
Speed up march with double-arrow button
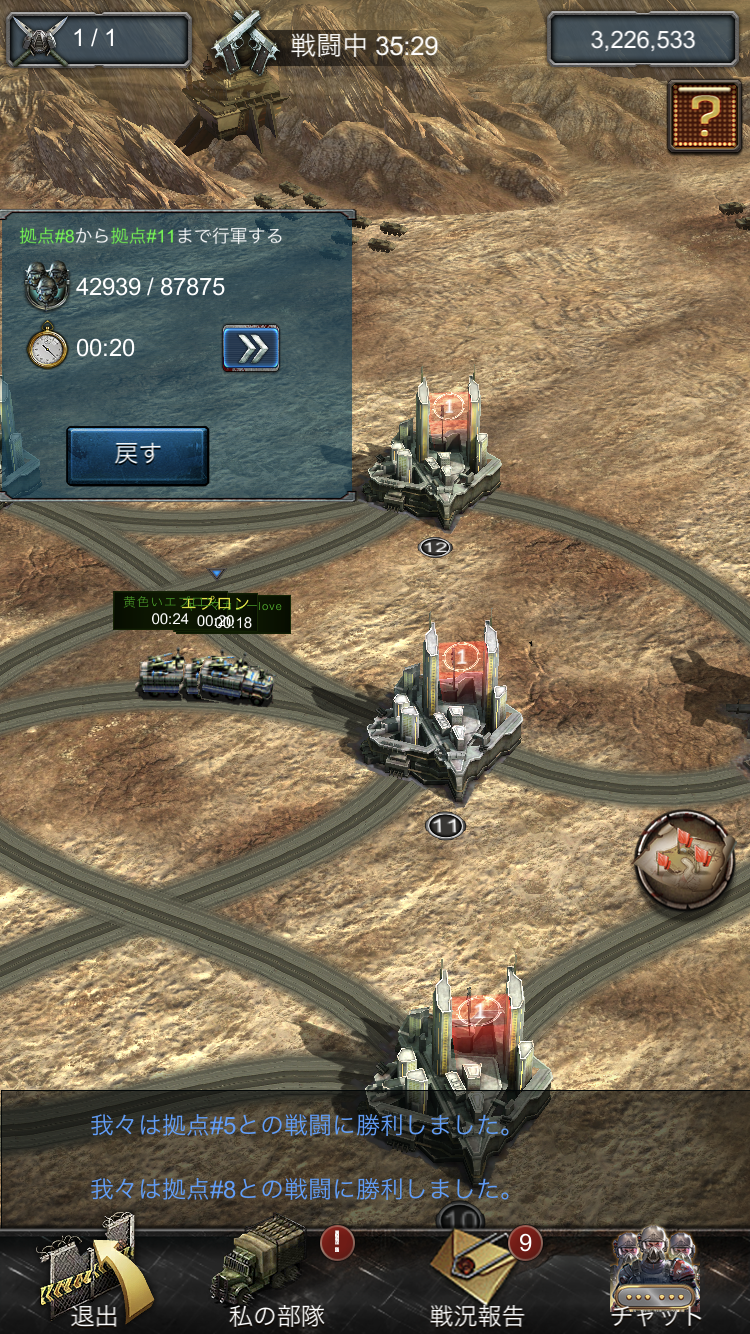tap(250, 348)
